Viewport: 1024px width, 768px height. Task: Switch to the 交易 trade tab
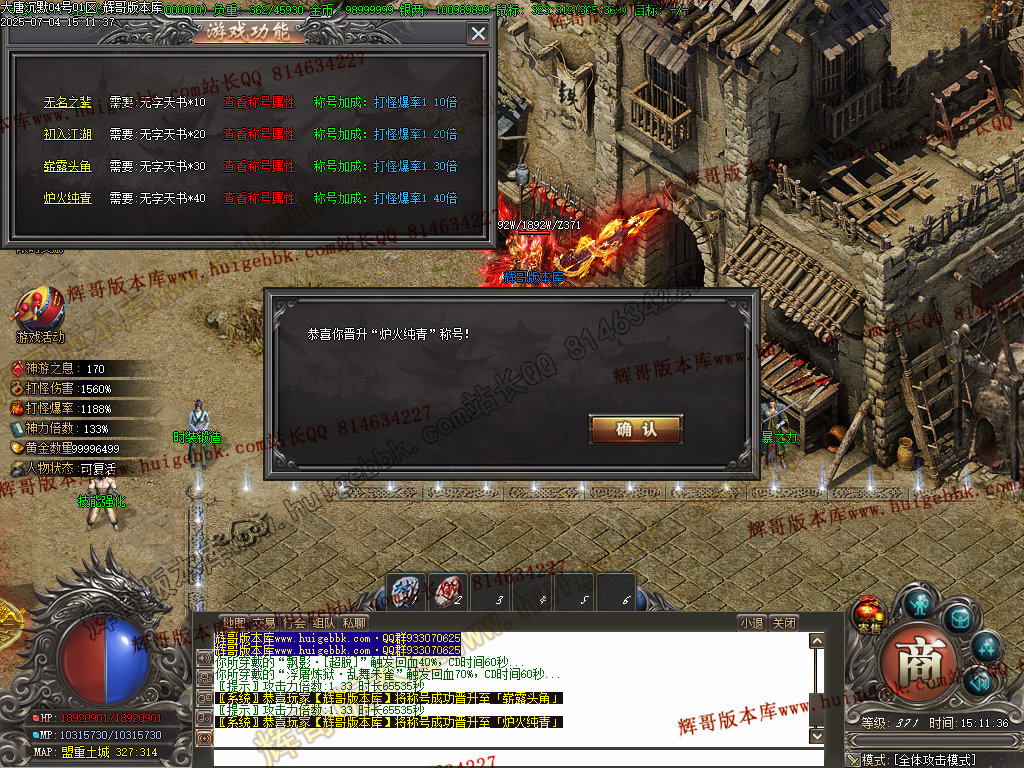pos(262,622)
